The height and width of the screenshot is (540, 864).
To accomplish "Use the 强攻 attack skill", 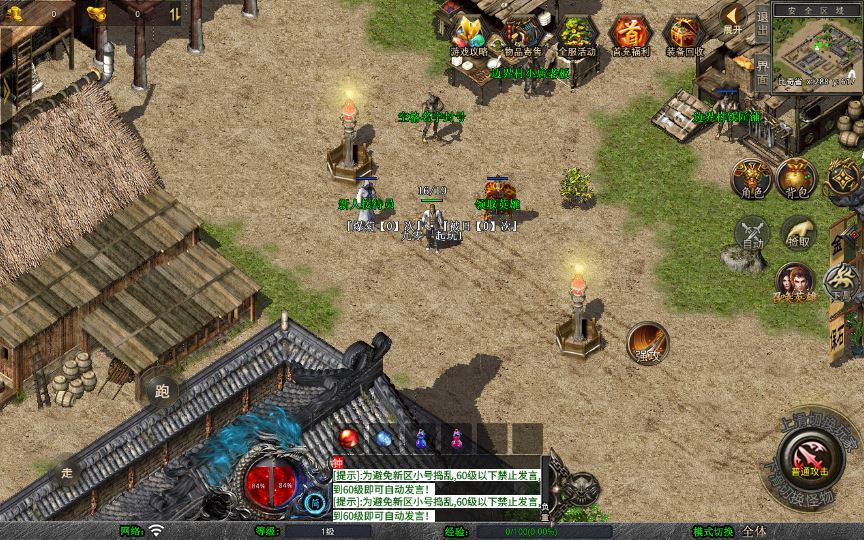I will (x=647, y=342).
